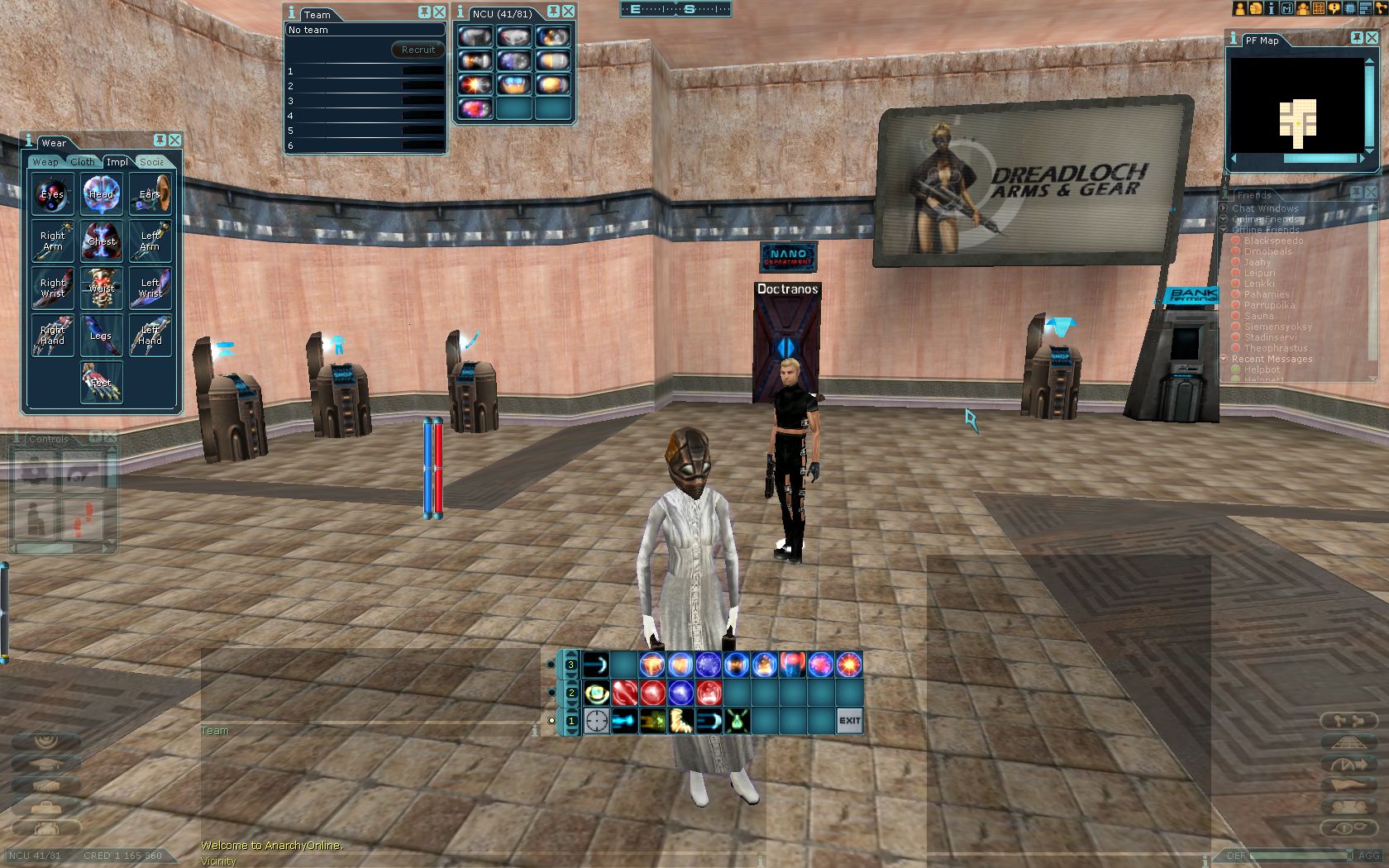Click the EXIT button on the hotbar
This screenshot has width=1389, height=868.
tap(850, 720)
